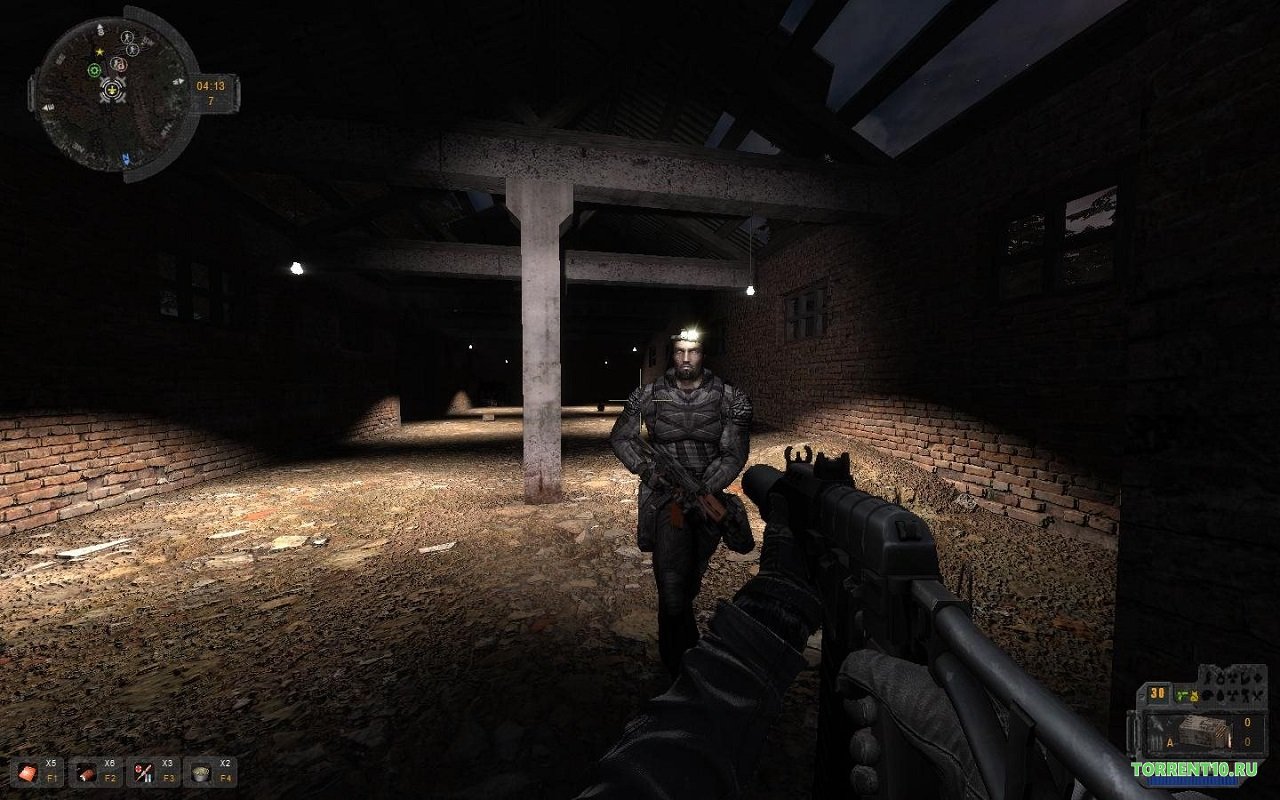
Task: Use the syringe and pills slot F3
Action: 141,772
